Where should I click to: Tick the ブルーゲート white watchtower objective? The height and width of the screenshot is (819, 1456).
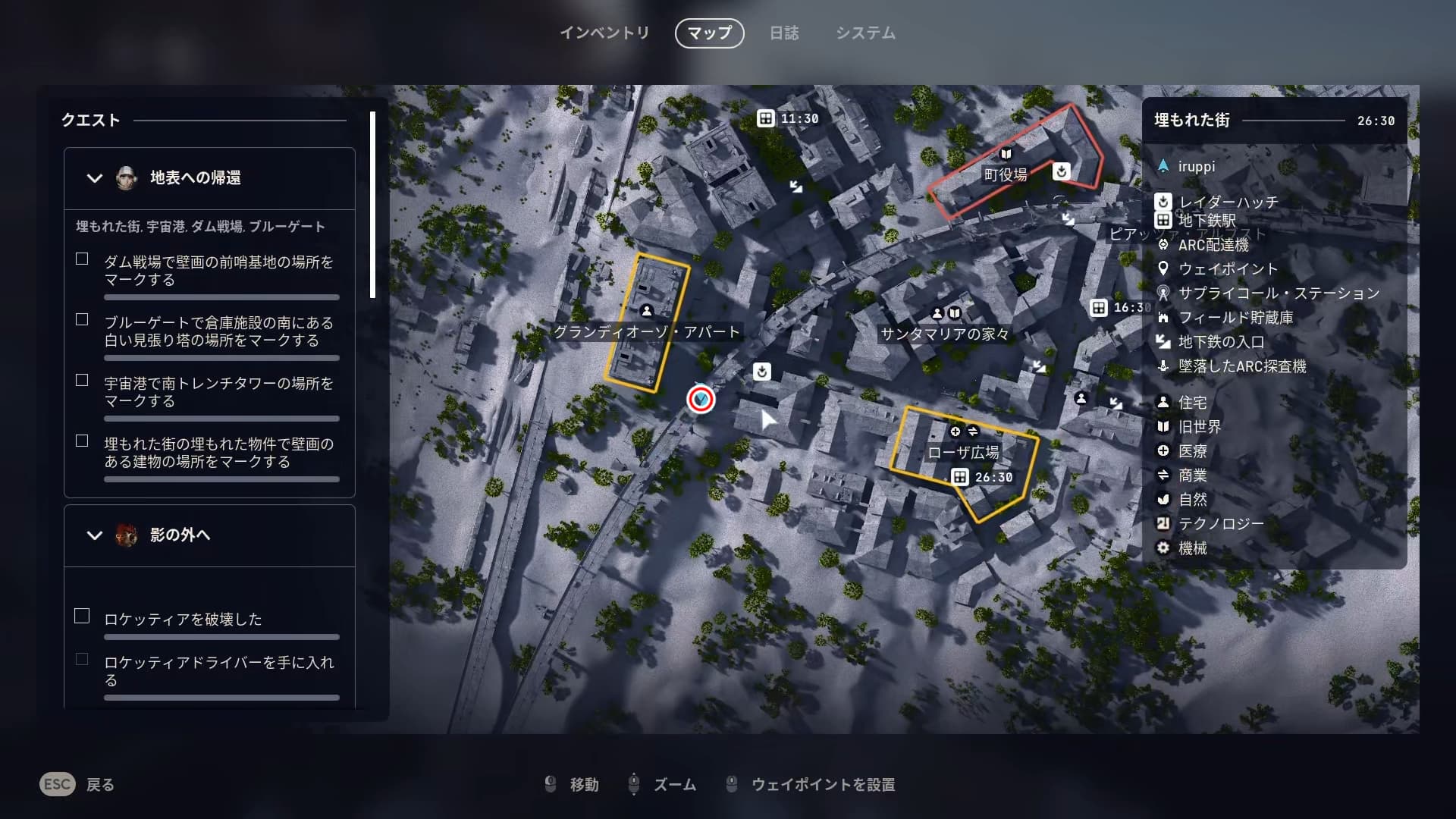click(x=82, y=320)
